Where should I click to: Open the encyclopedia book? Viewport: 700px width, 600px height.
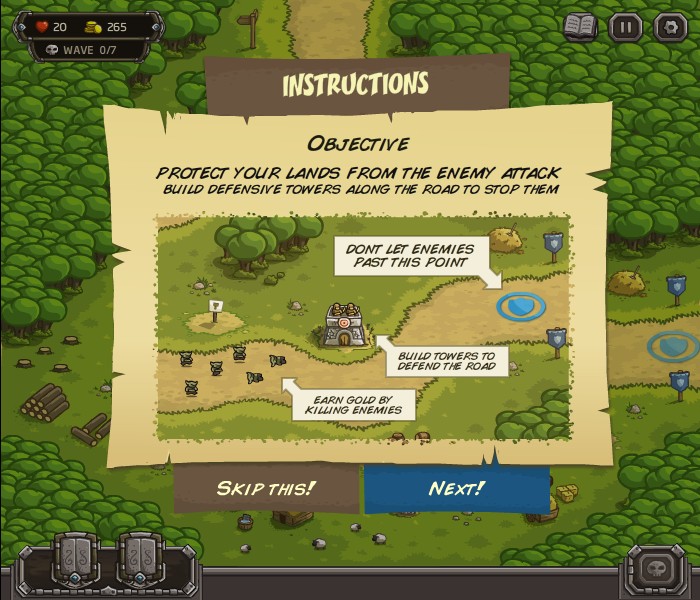click(580, 26)
